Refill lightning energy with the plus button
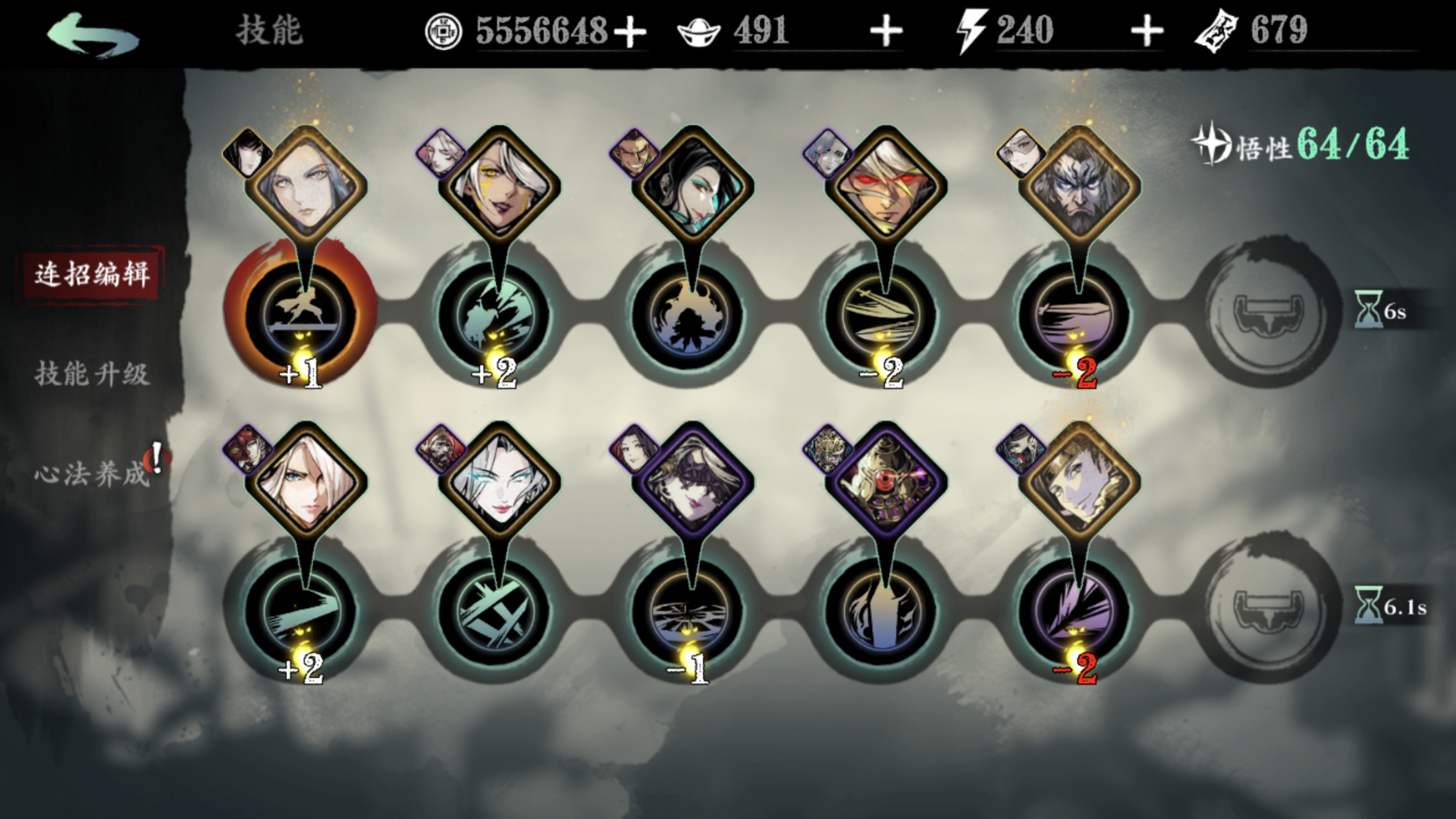 point(1146,32)
